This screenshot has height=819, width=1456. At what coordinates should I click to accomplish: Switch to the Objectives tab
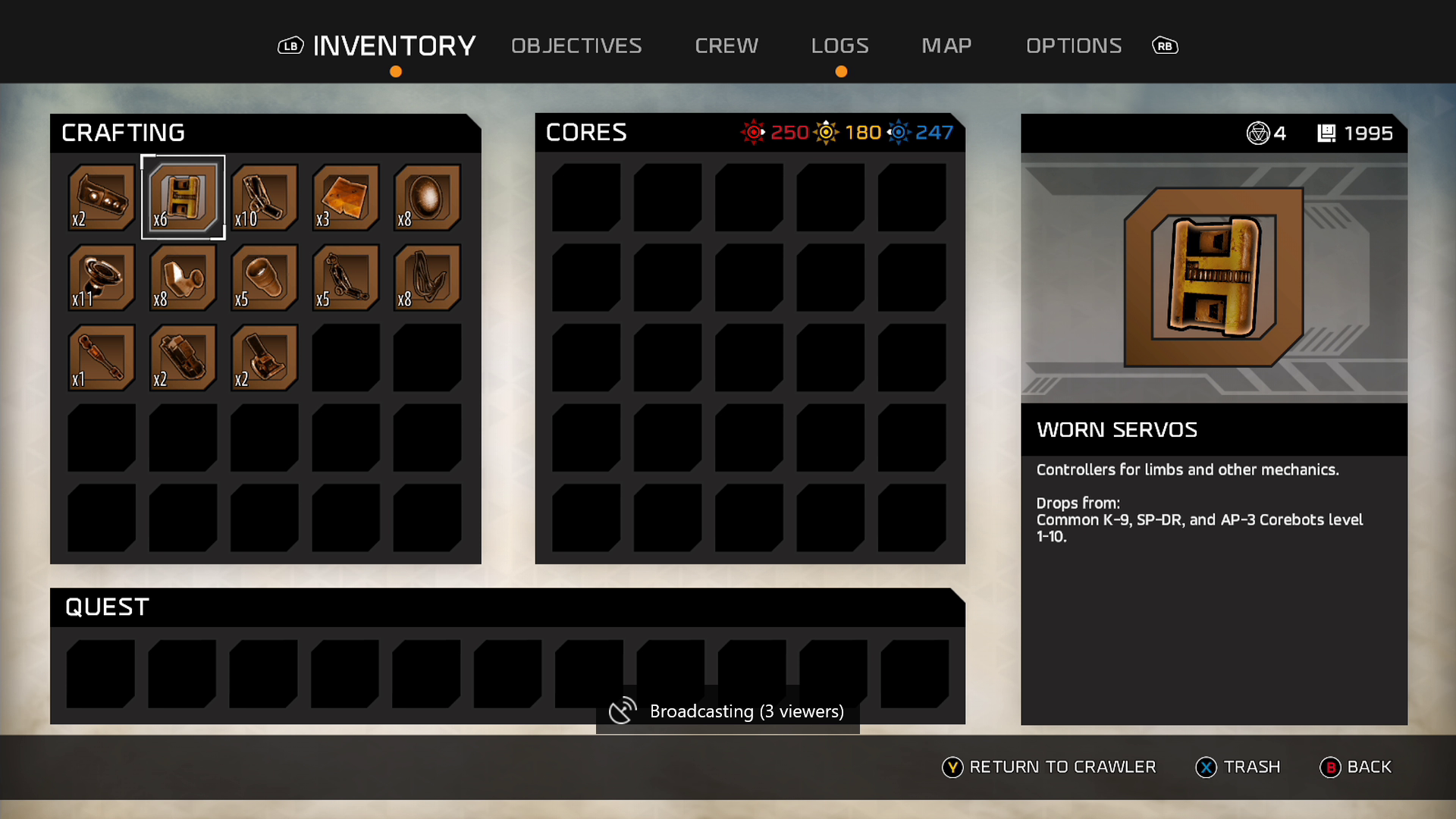pos(576,45)
